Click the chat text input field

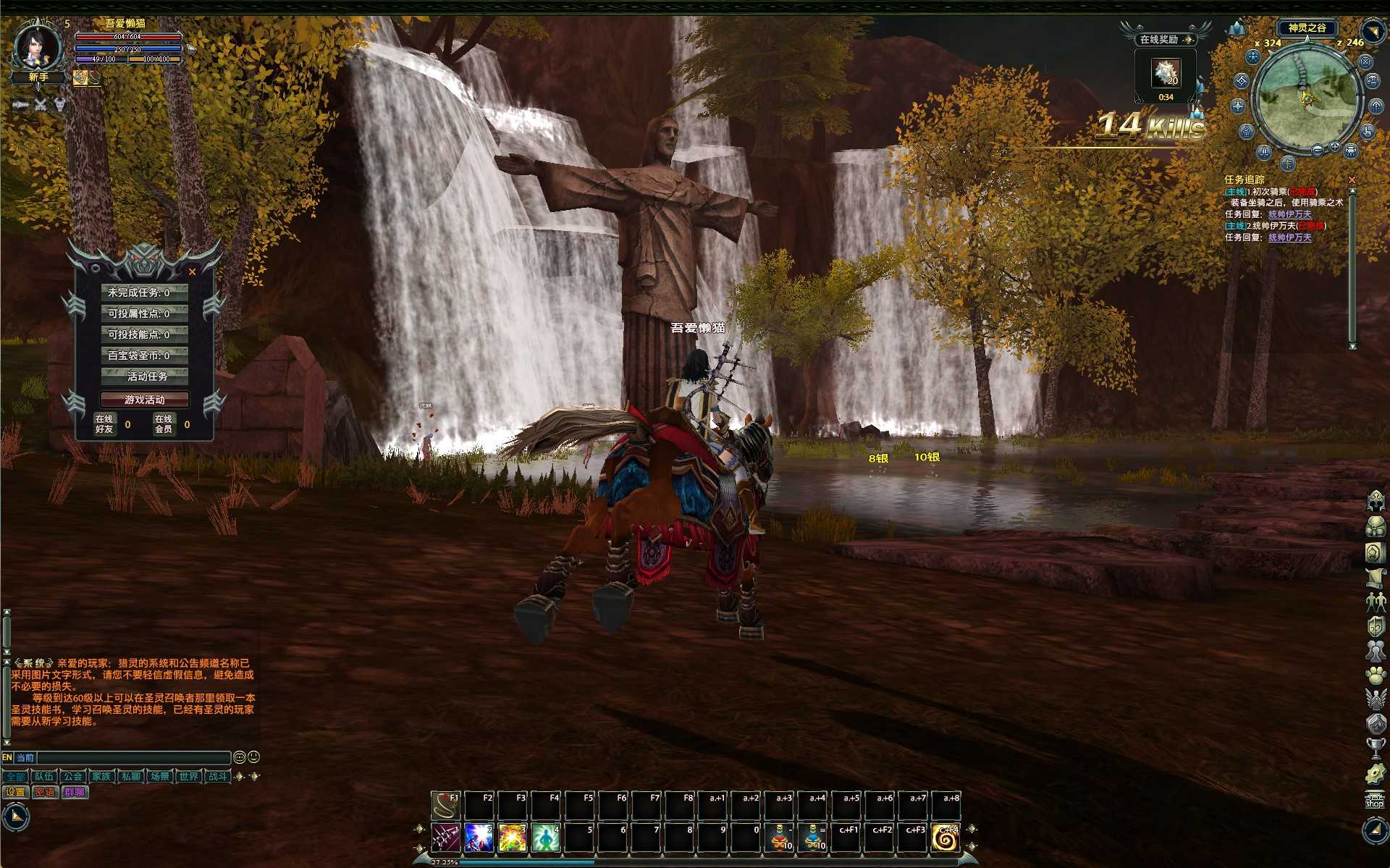pyautogui.click(x=134, y=757)
